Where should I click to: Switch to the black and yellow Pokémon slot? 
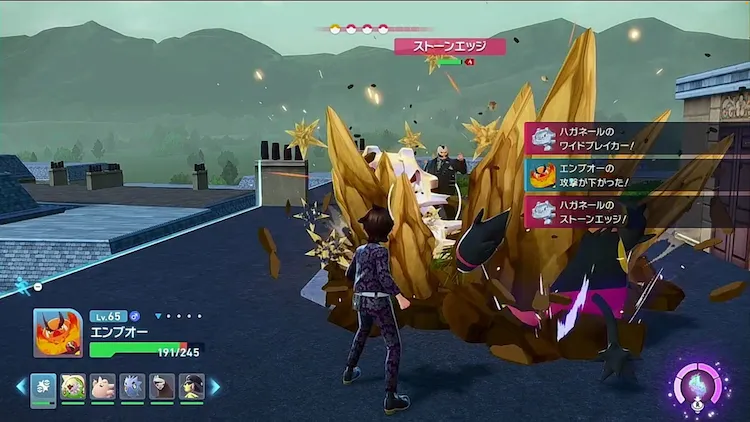(x=191, y=386)
